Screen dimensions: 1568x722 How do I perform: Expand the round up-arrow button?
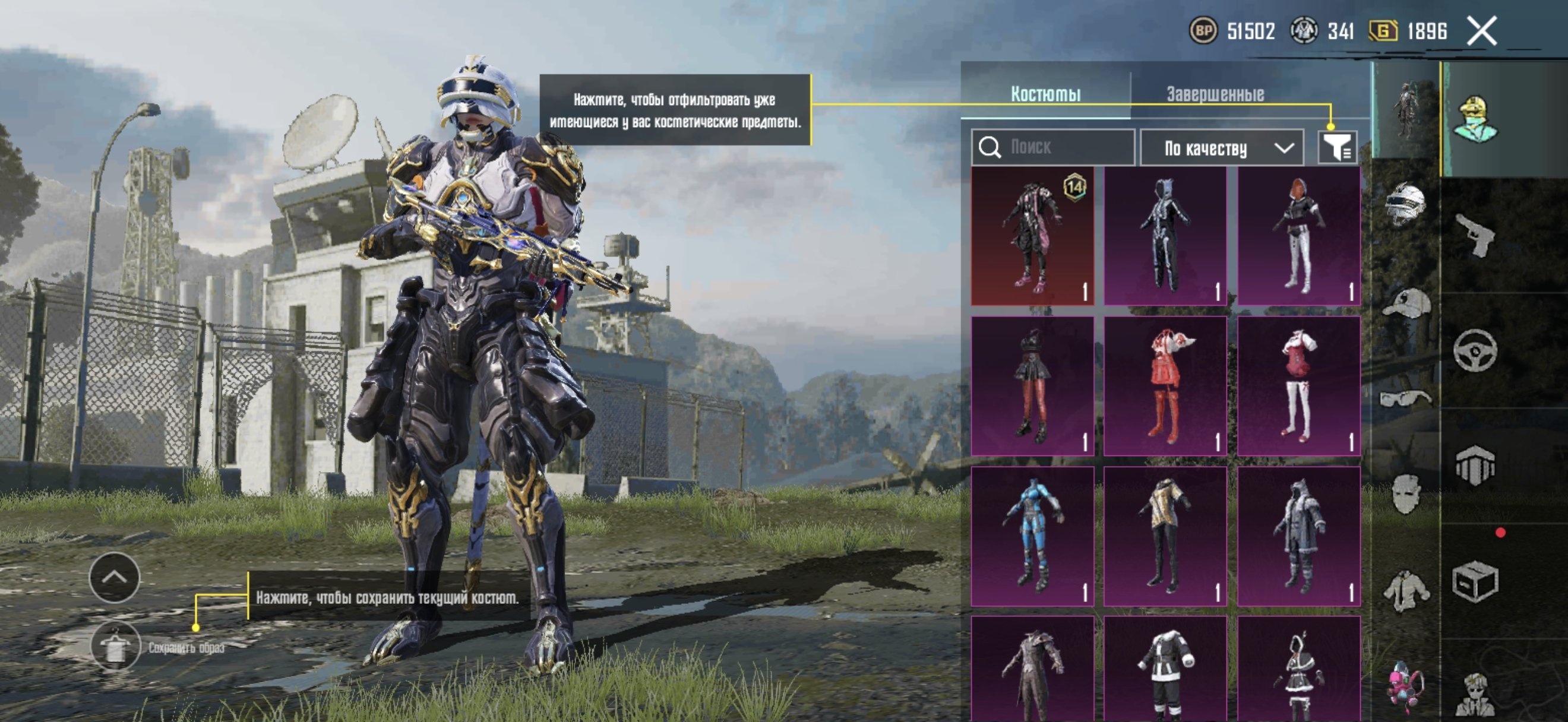click(x=115, y=577)
